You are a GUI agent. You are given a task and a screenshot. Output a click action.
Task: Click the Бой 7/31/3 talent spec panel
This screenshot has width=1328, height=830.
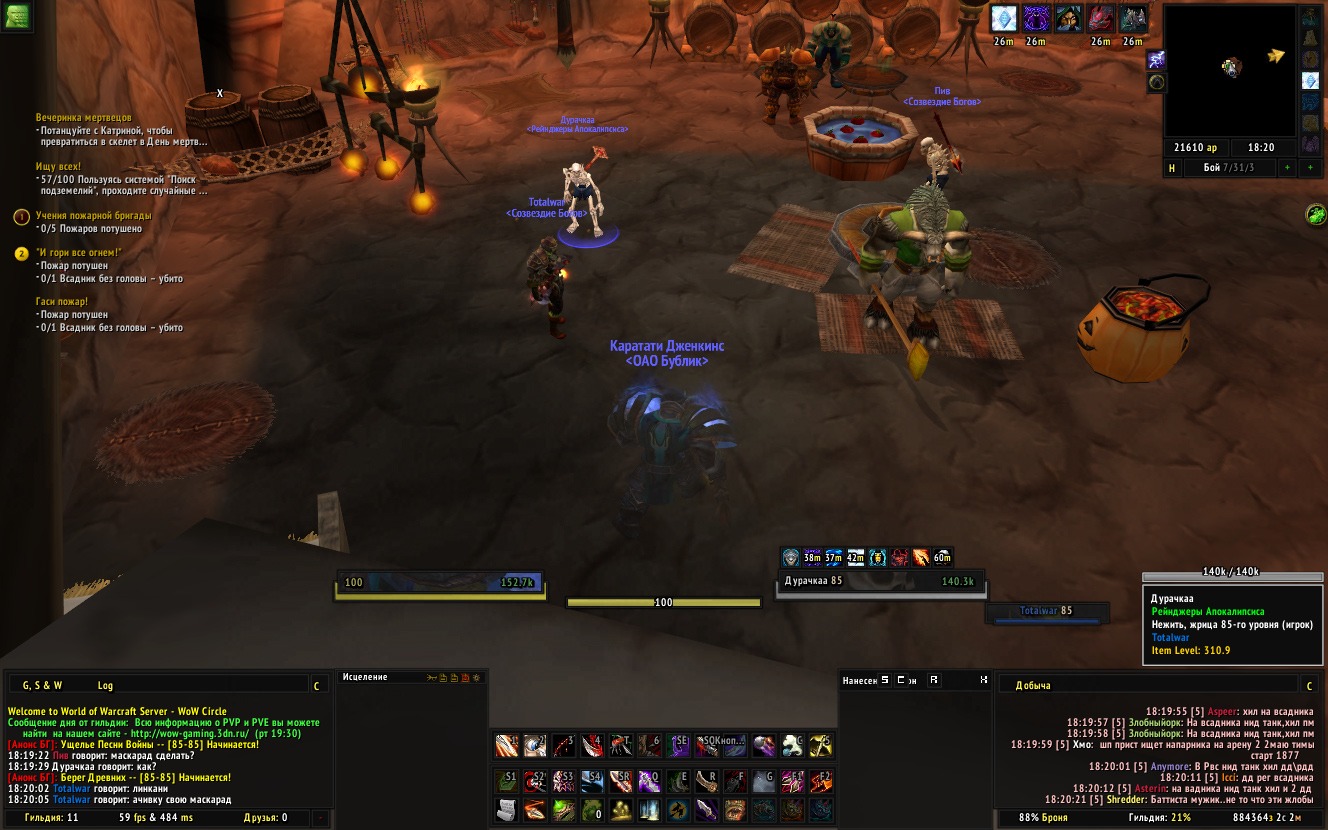pyautogui.click(x=1228, y=168)
